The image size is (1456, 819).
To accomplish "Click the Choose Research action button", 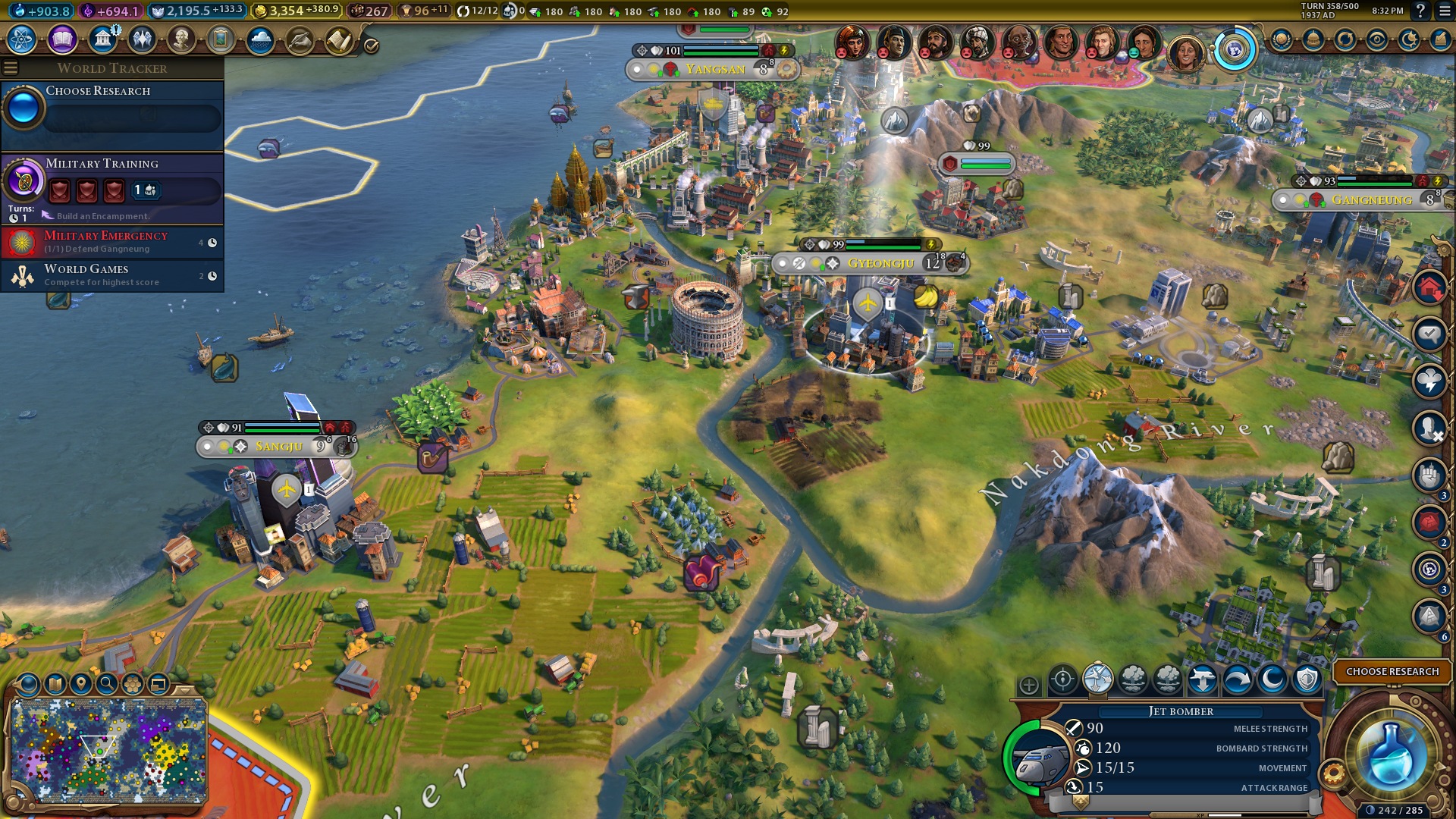I will pos(1392,672).
